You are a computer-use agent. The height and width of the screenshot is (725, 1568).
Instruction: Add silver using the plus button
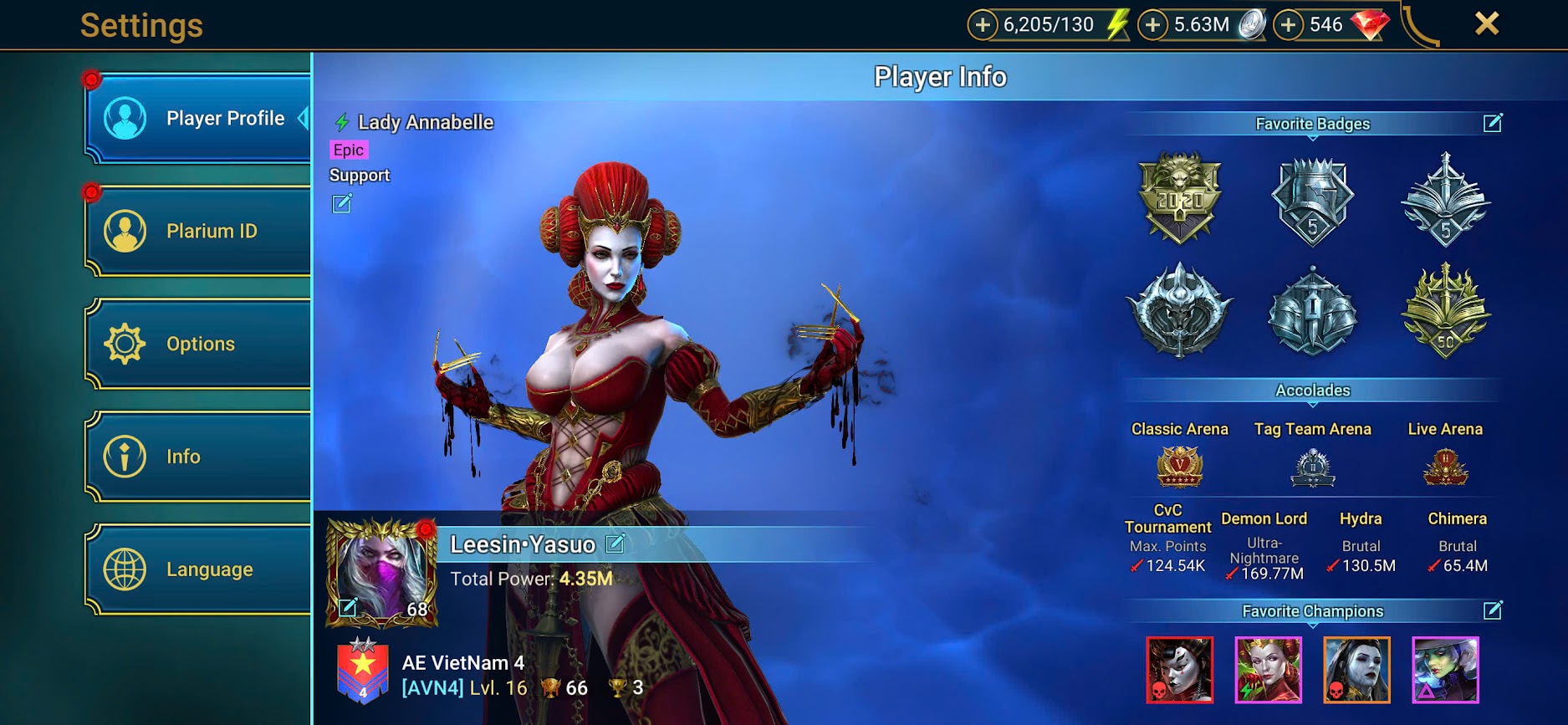coord(1152,25)
